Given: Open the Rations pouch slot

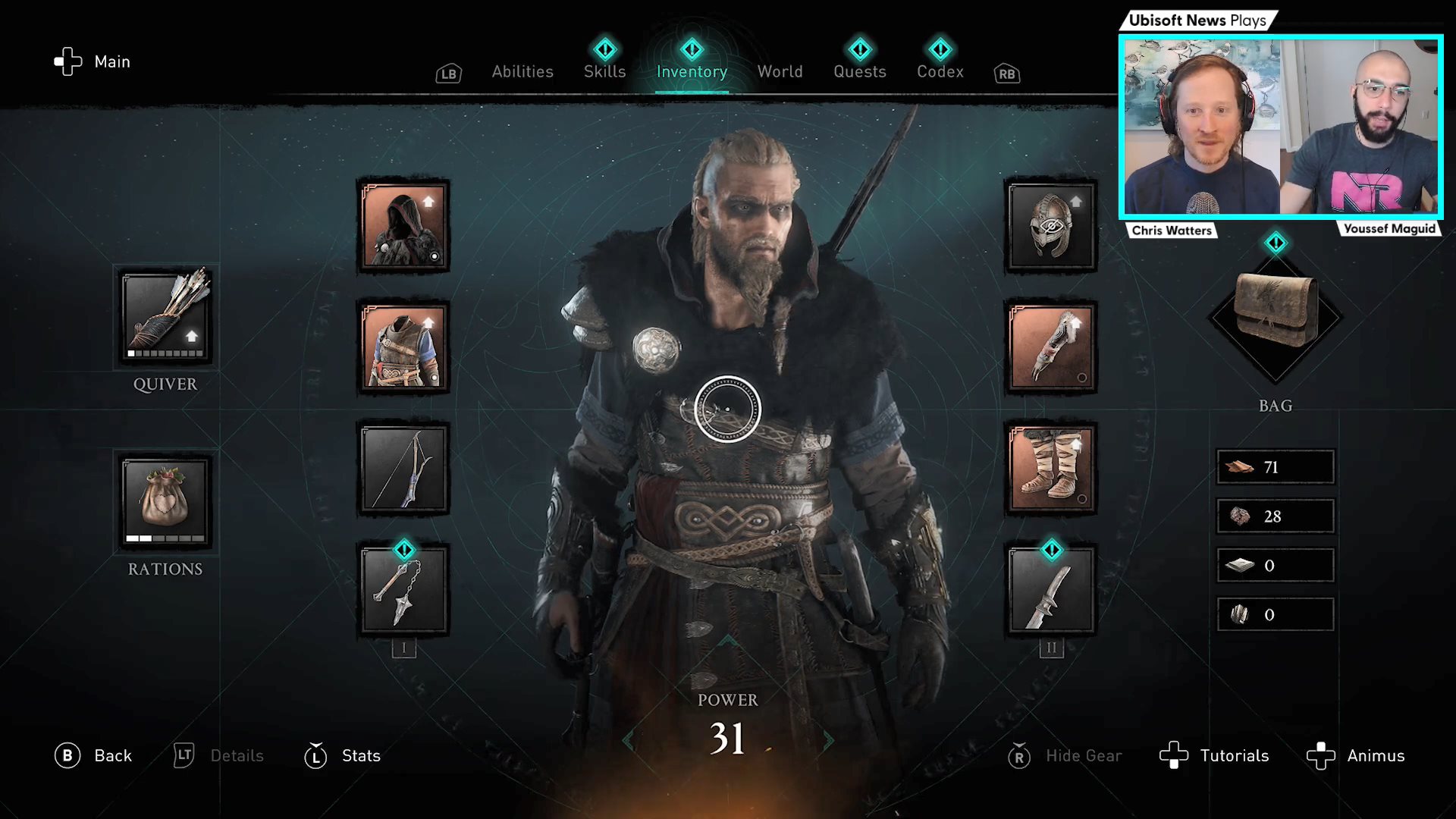Looking at the screenshot, I should (166, 502).
